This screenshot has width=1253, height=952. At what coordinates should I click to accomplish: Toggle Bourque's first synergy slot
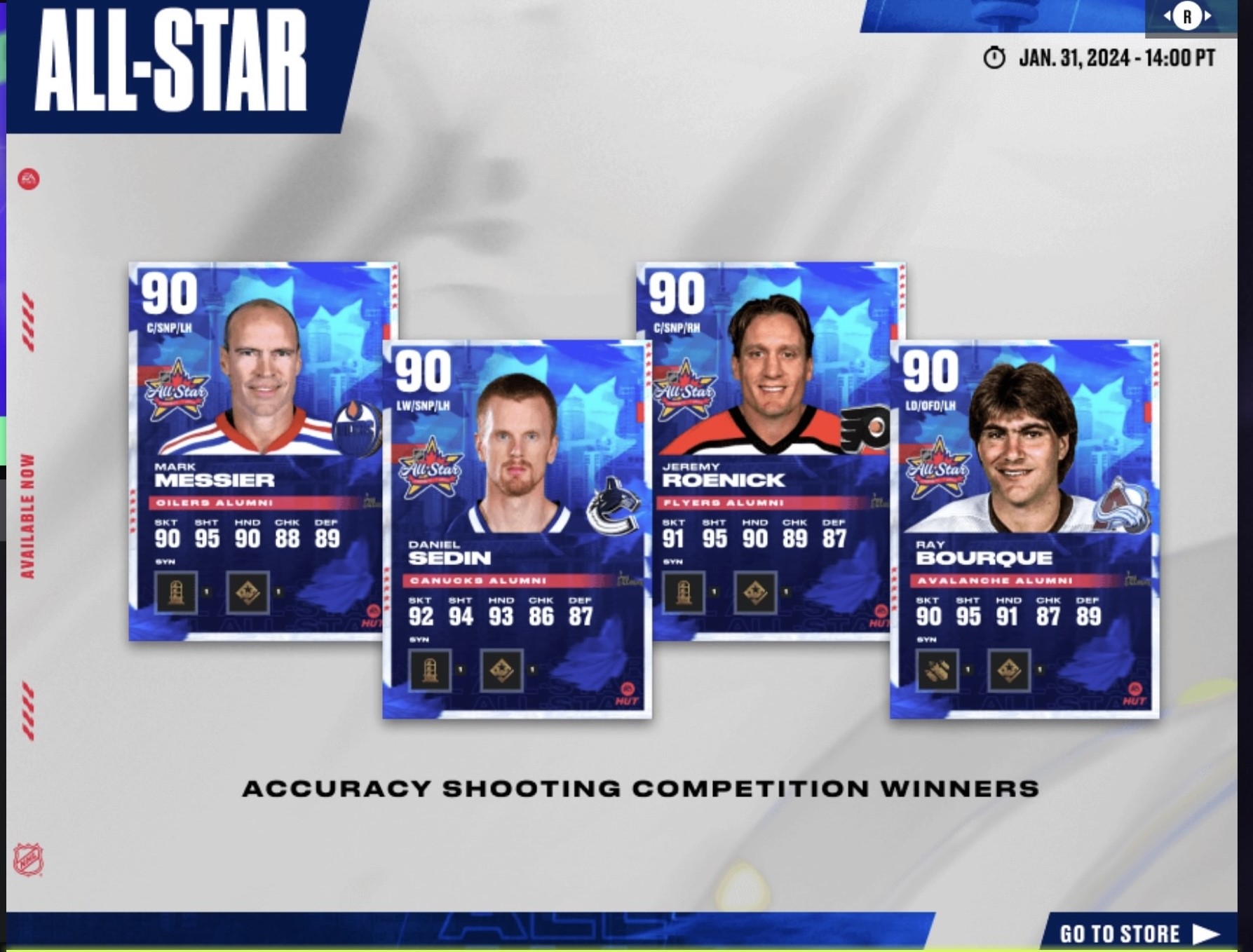point(938,671)
